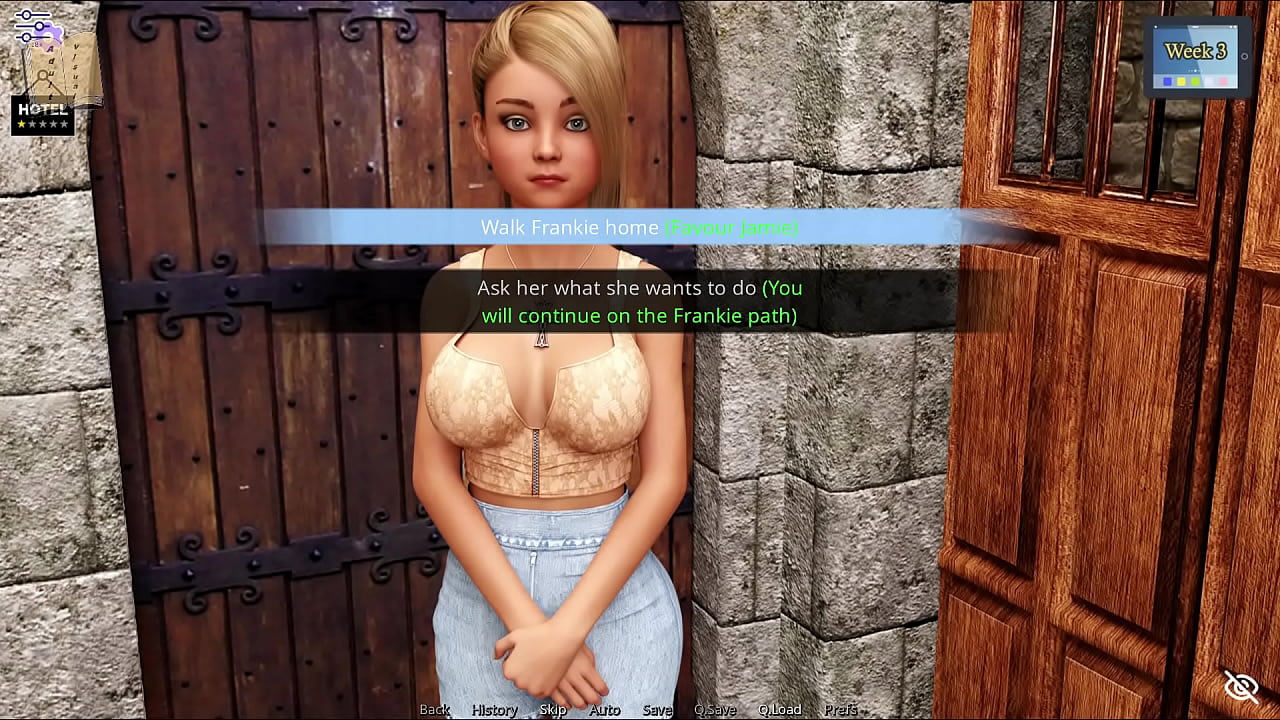Open Prefs from the quick menu
Image resolution: width=1280 pixels, height=720 pixels.
pyautogui.click(x=840, y=709)
